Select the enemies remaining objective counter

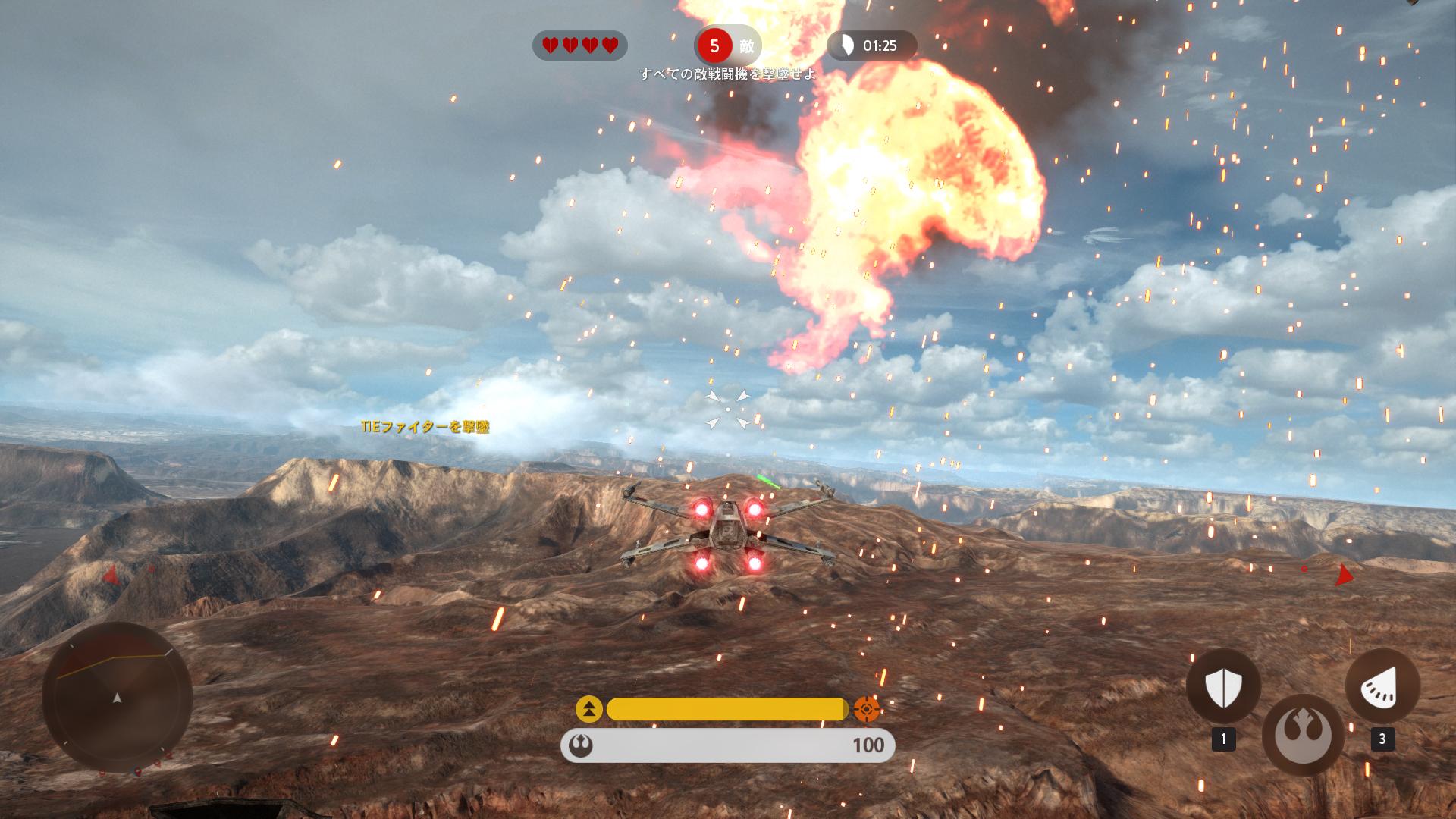point(726,46)
